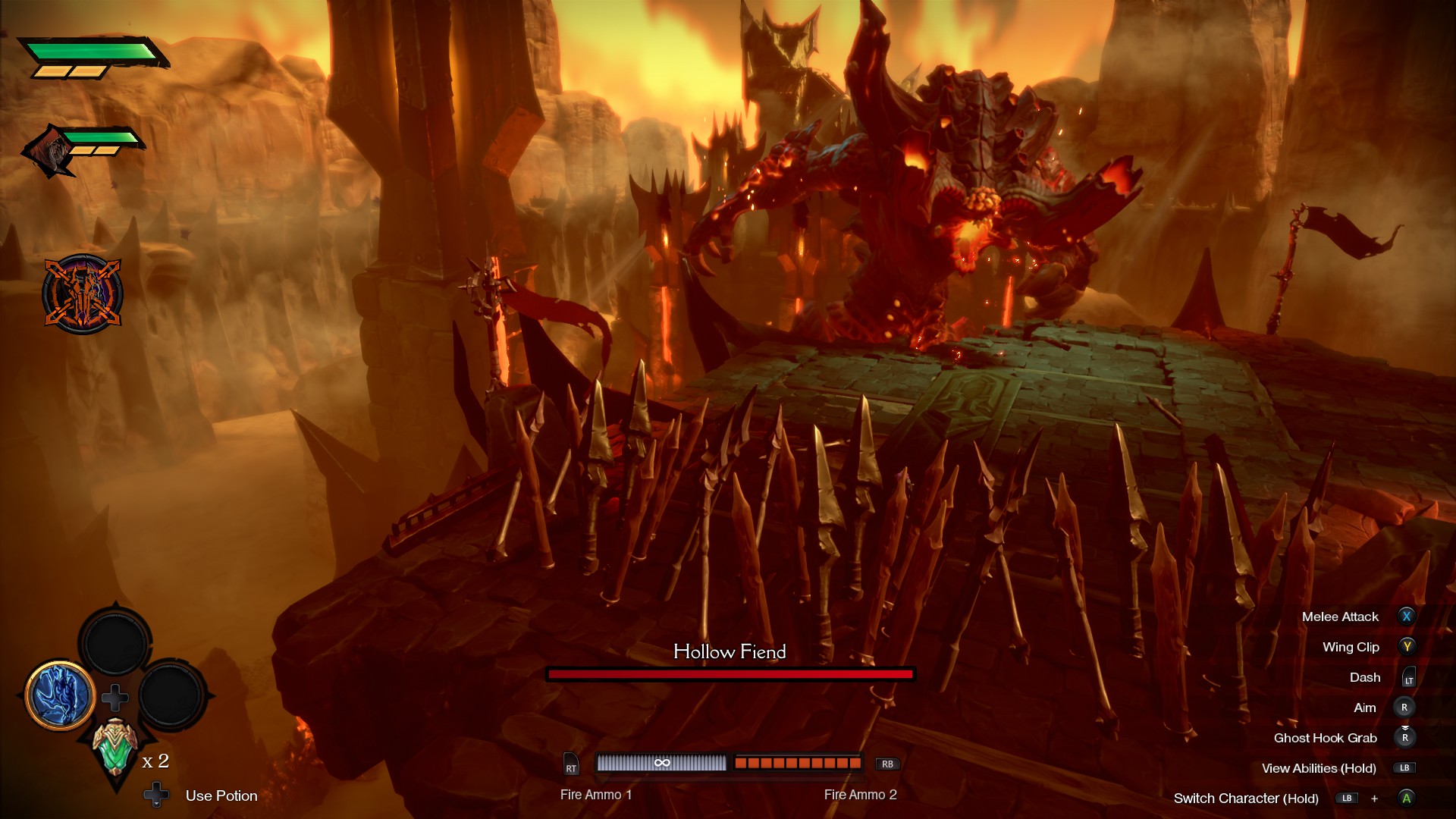1456x819 pixels.
Task: Select the Fire Ammo 2 label
Action: tap(859, 795)
